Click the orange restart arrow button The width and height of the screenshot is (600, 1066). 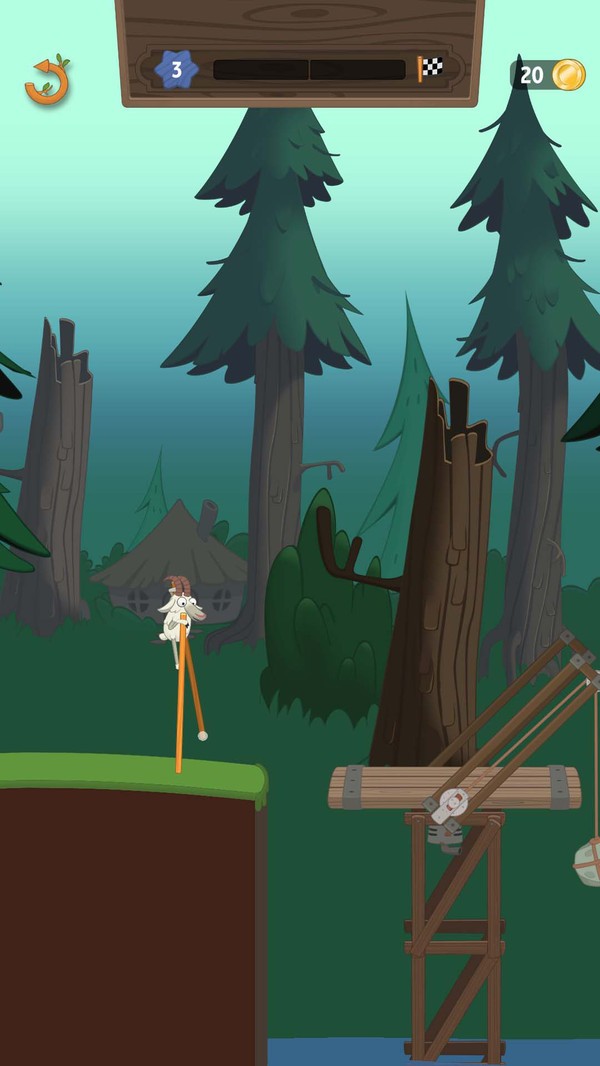pyautogui.click(x=47, y=82)
